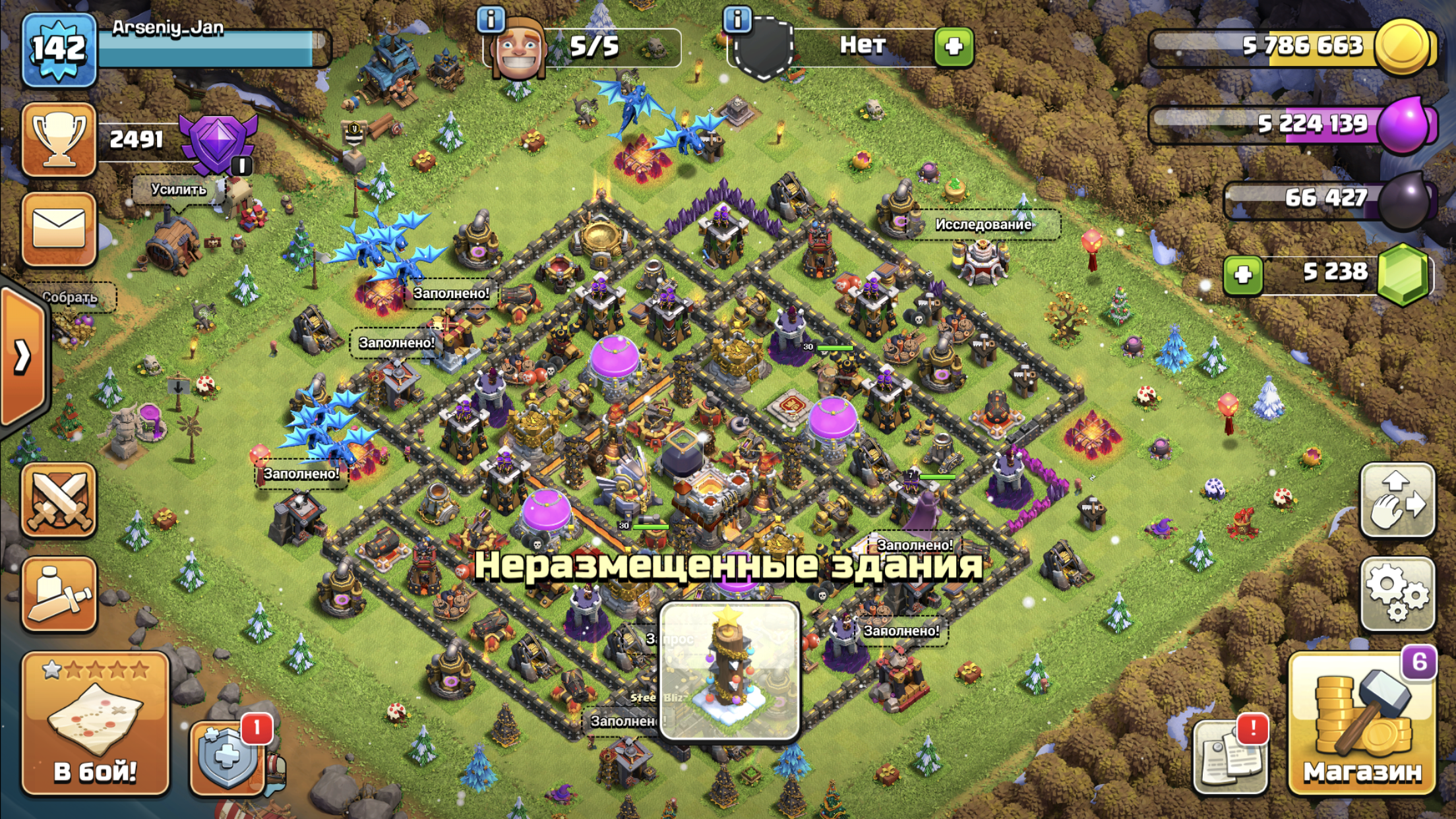Expand the orange sidebar chevron
Screen dimensions: 1456x819
(23, 356)
